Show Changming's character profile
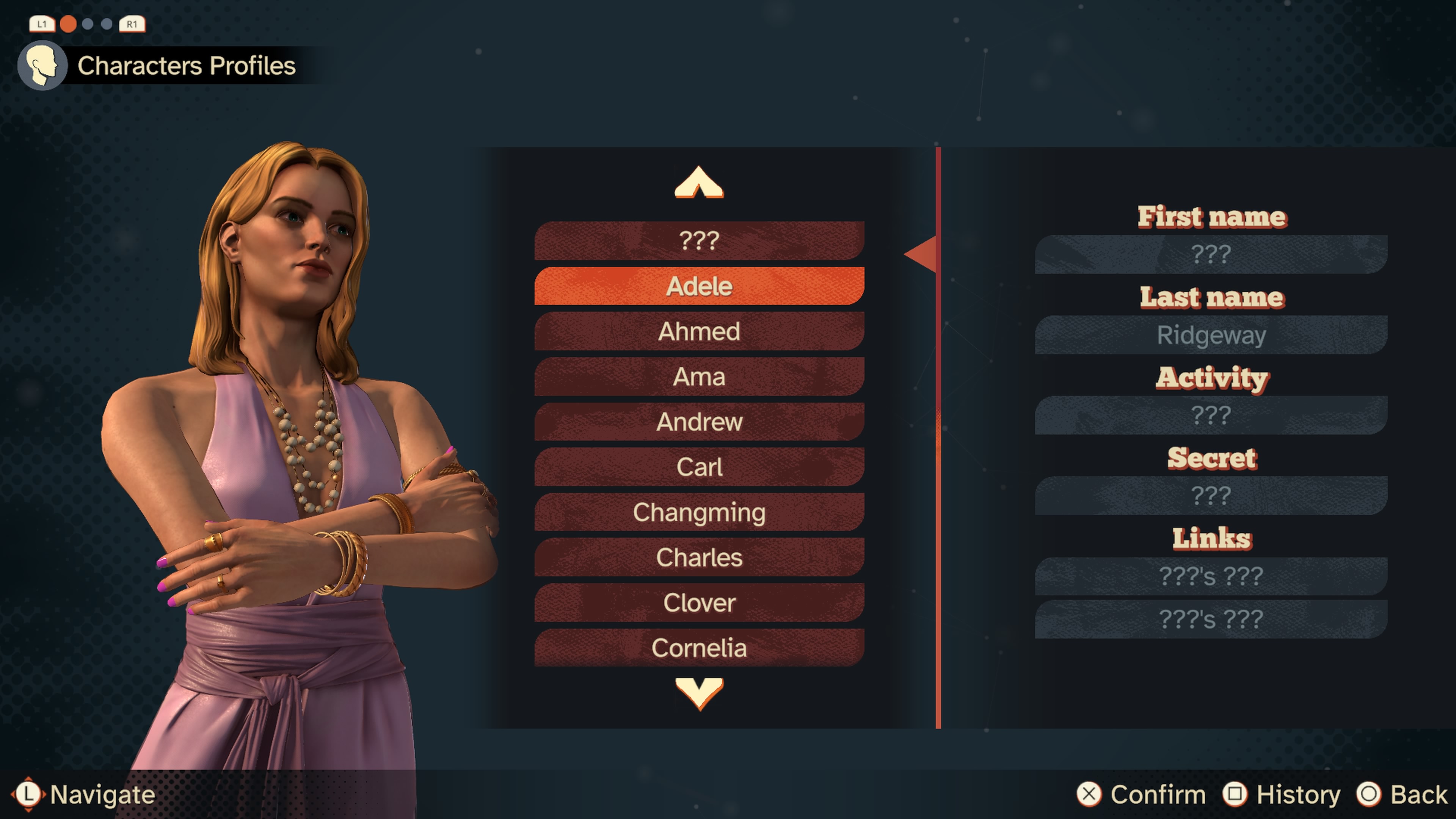 699,512
